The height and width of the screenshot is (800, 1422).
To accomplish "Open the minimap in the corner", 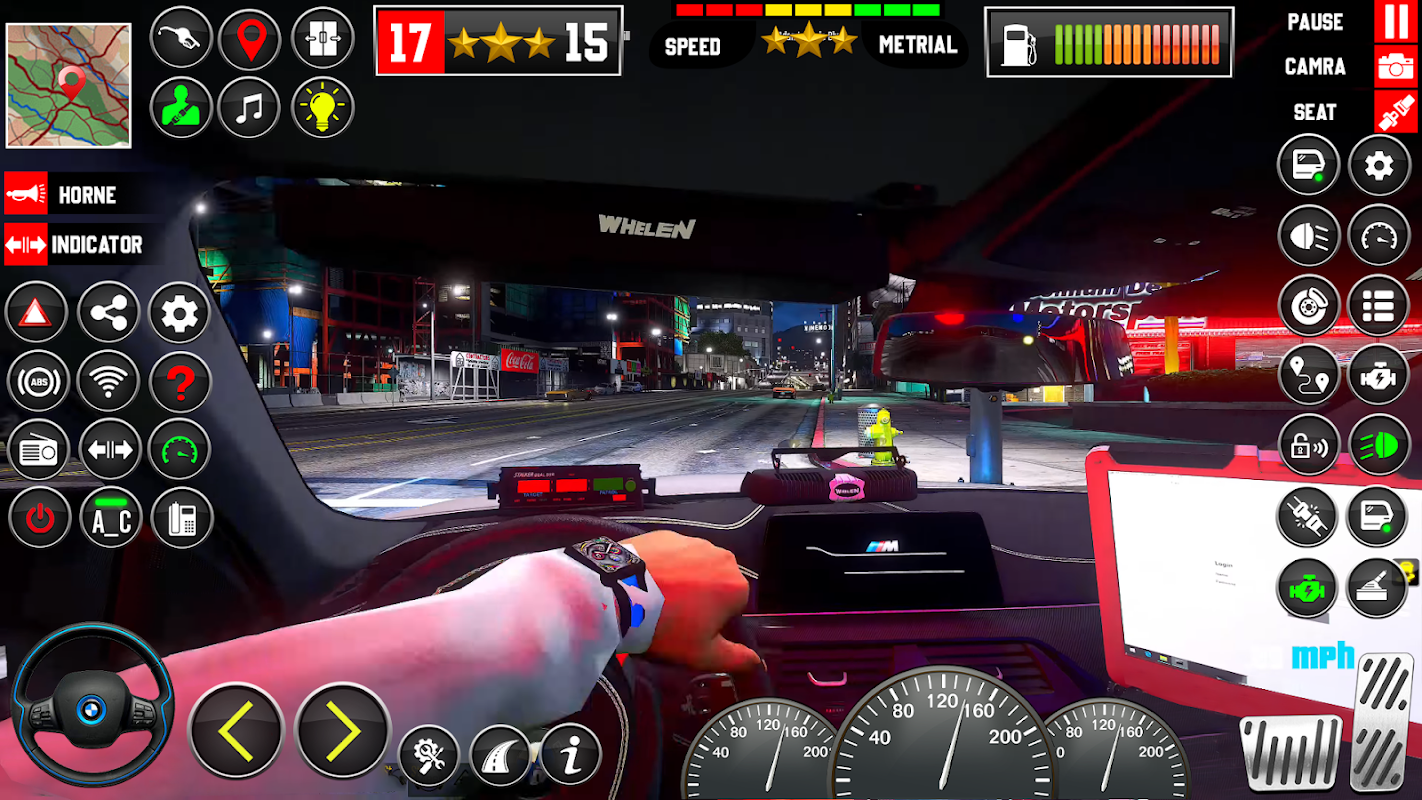I will [69, 86].
